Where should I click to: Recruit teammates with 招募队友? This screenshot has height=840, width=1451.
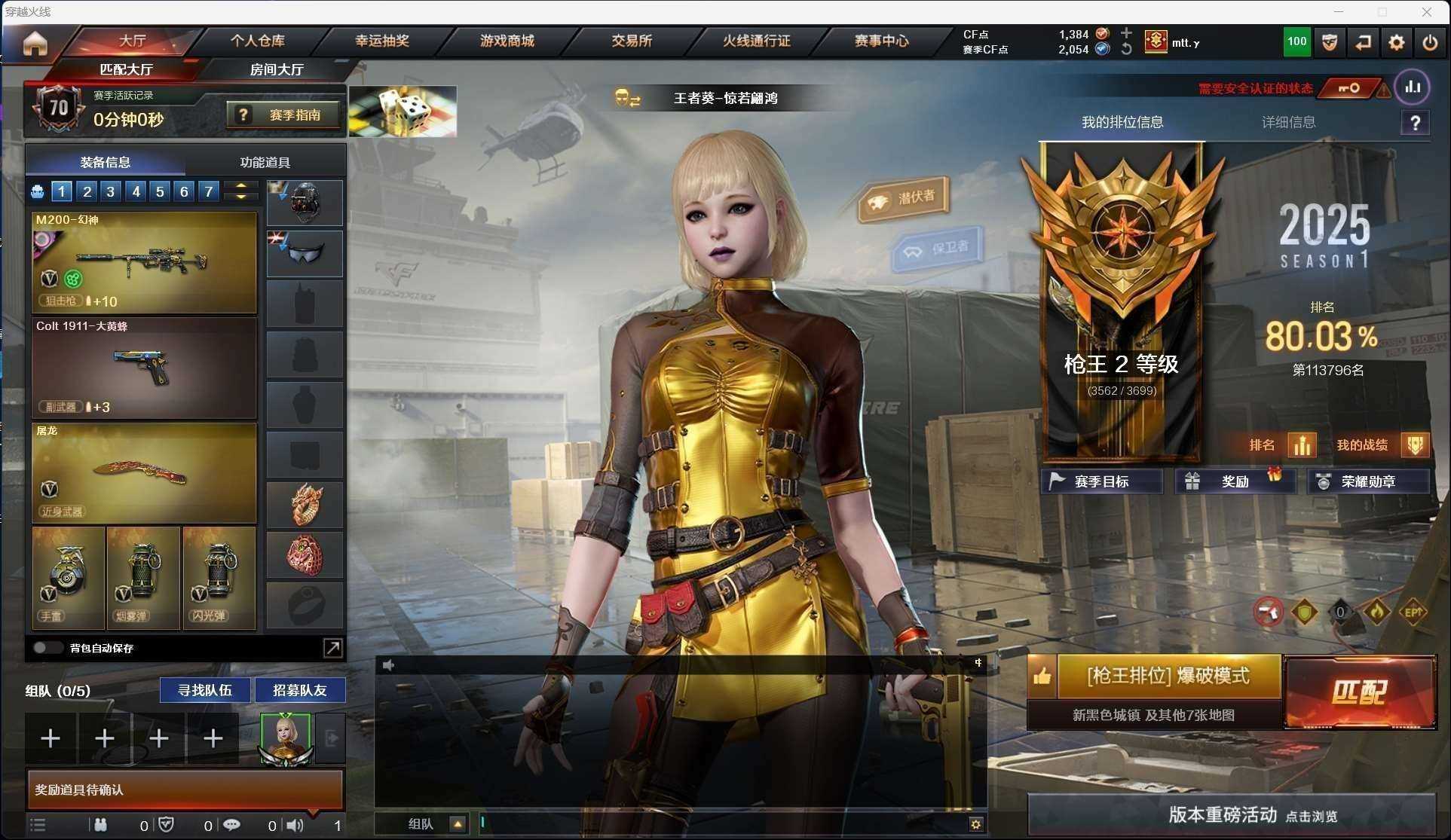click(299, 690)
